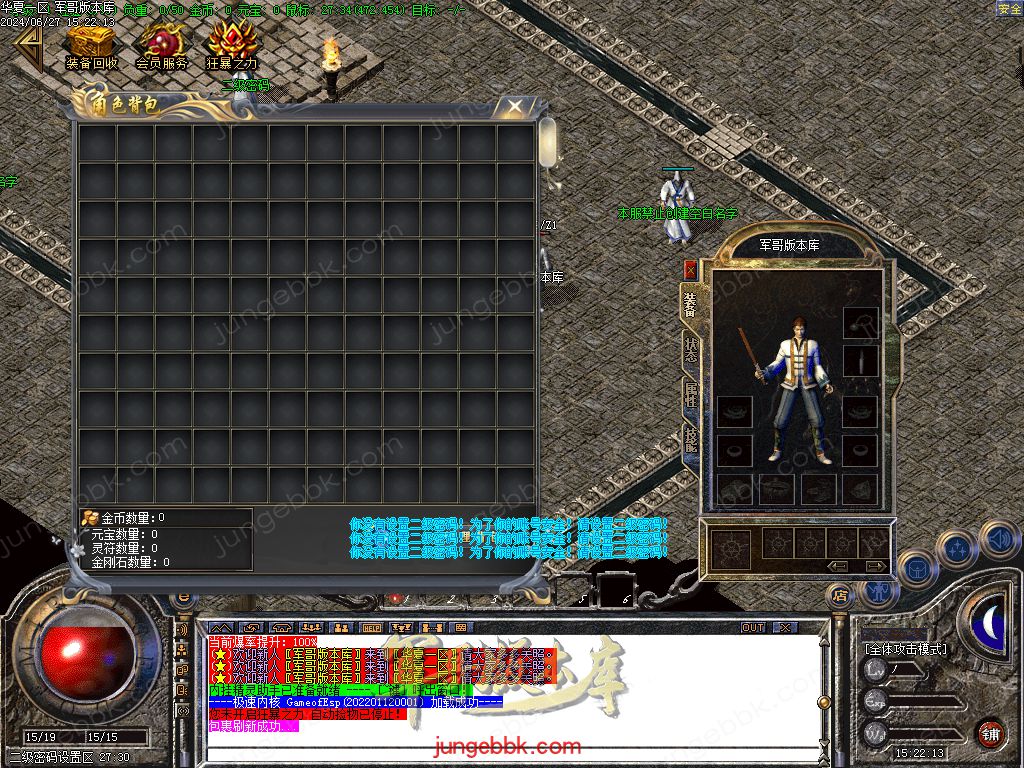The width and height of the screenshot is (1024, 768).
Task: Click the left arrow below the equipment panel
Action: point(838,566)
